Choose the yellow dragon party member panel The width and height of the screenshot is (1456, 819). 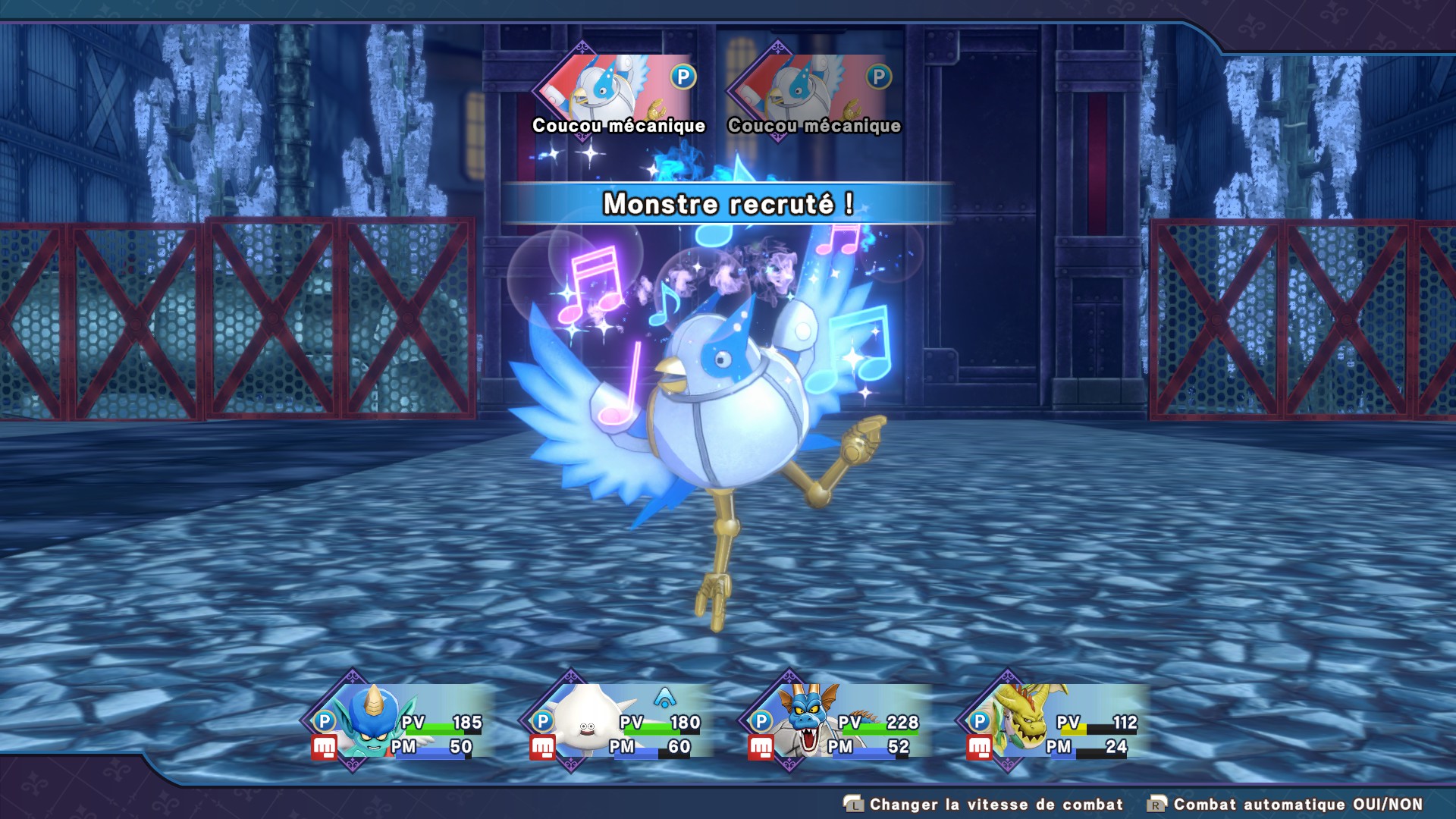coord(1053,722)
